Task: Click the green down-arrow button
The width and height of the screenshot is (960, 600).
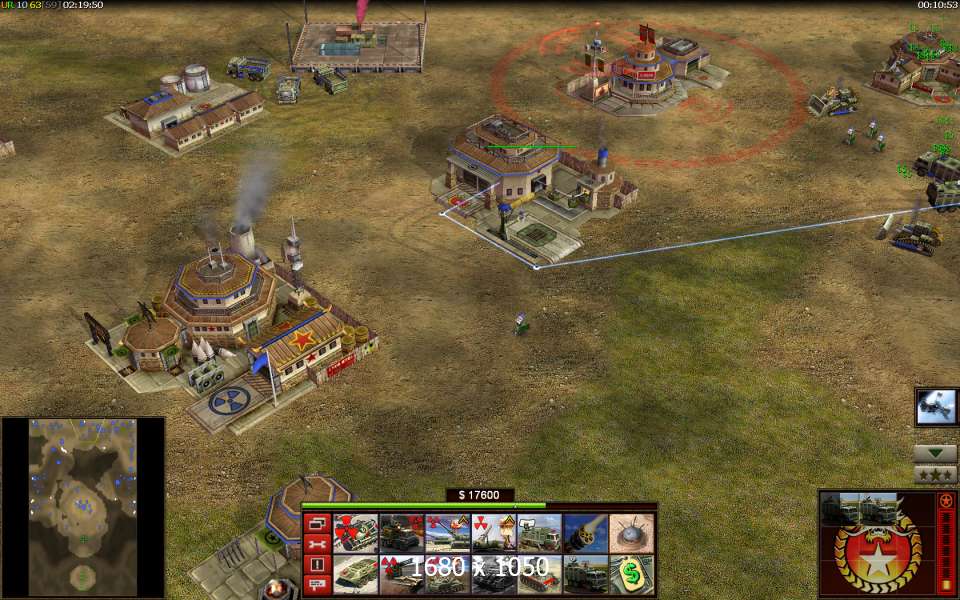Action: pyautogui.click(x=936, y=452)
